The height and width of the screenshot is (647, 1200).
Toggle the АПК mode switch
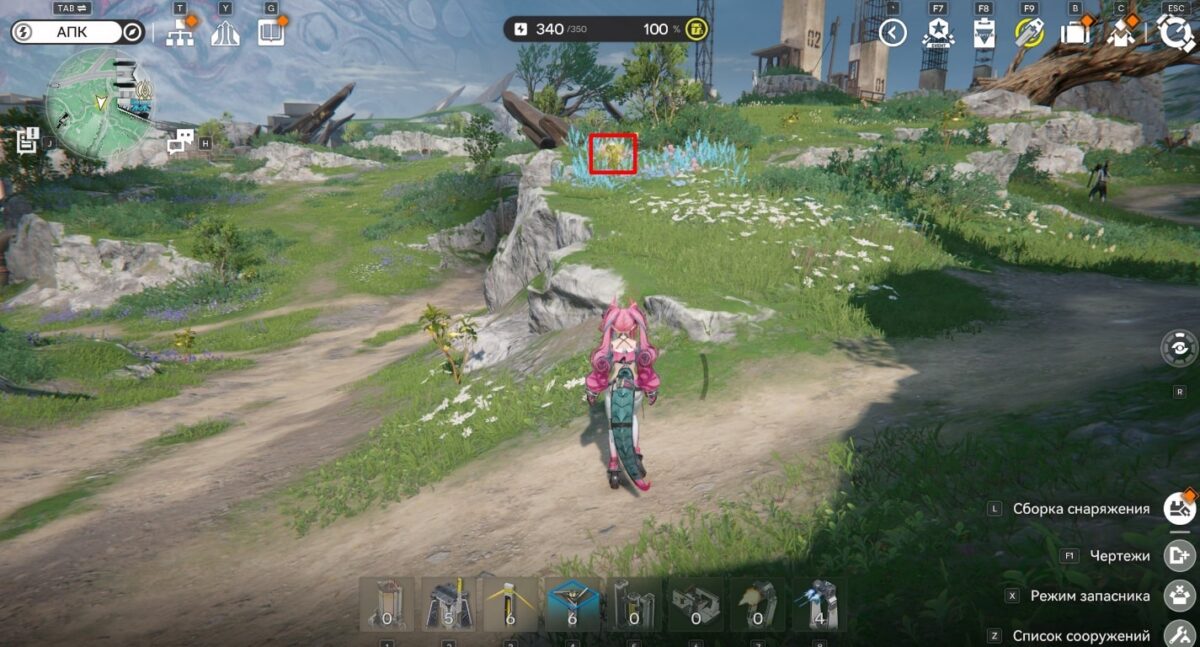point(78,32)
